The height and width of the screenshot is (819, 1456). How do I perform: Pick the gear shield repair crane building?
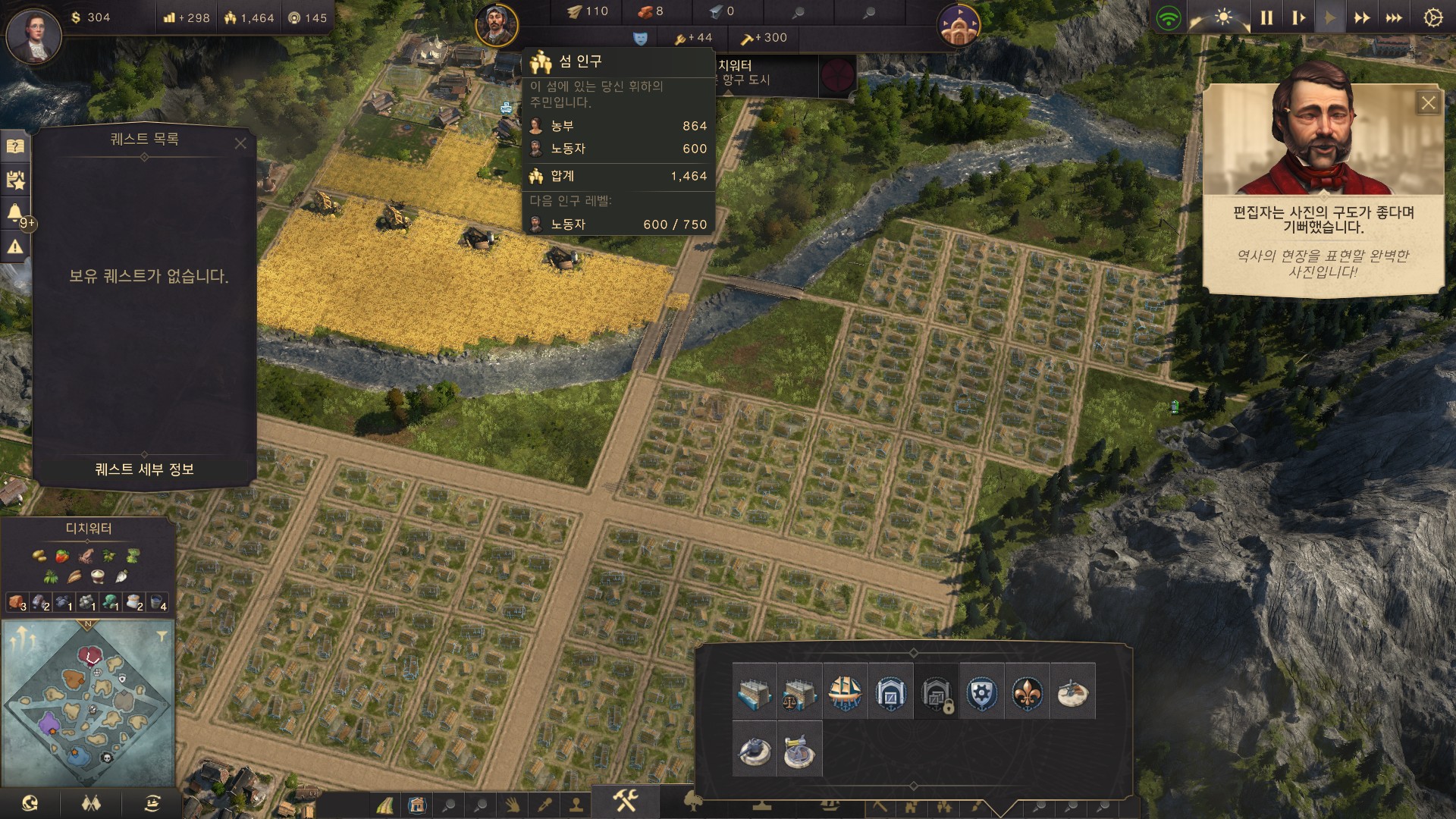tap(981, 692)
